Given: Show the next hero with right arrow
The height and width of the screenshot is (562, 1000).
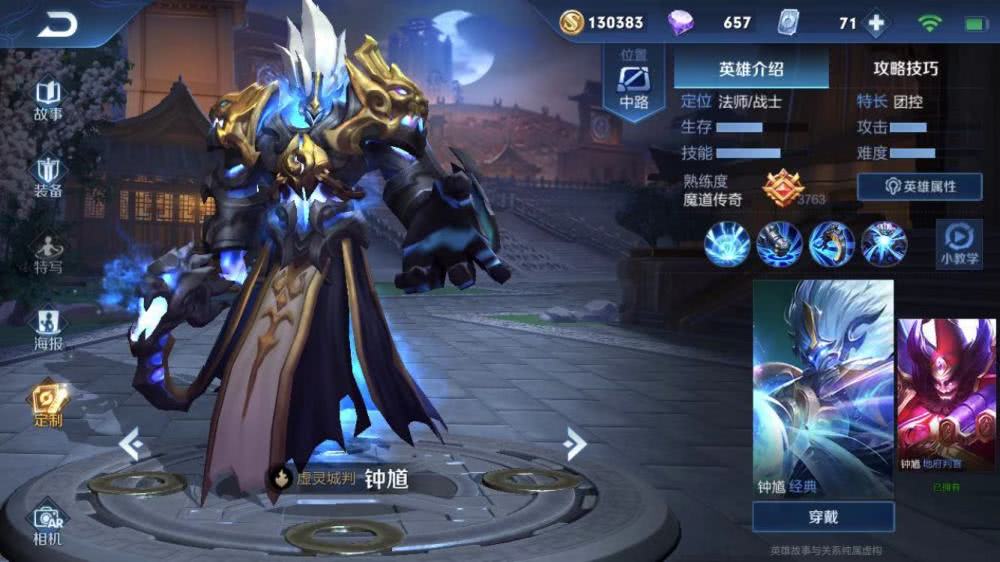Looking at the screenshot, I should point(574,443).
